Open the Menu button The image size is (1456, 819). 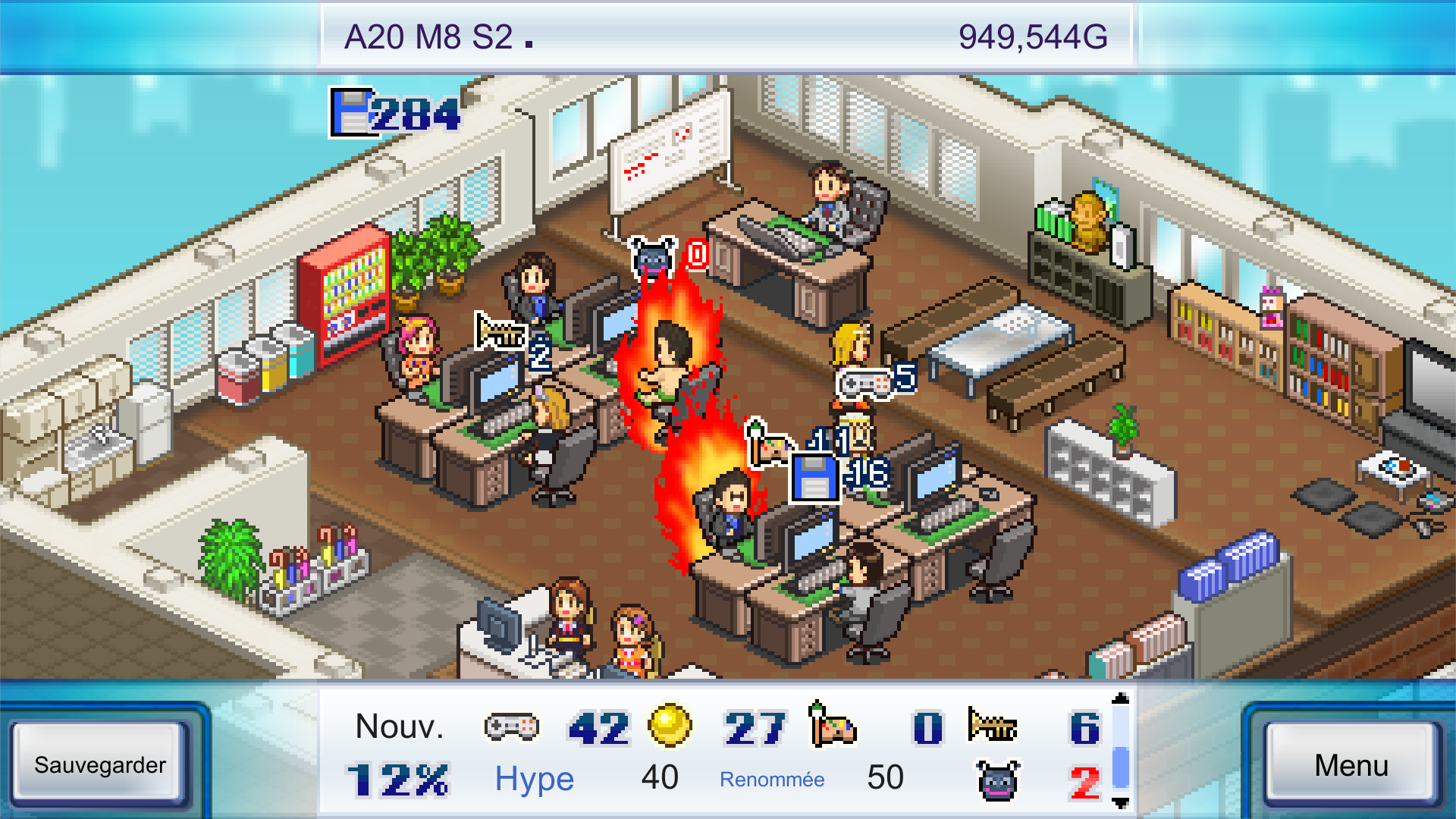coord(1351,764)
